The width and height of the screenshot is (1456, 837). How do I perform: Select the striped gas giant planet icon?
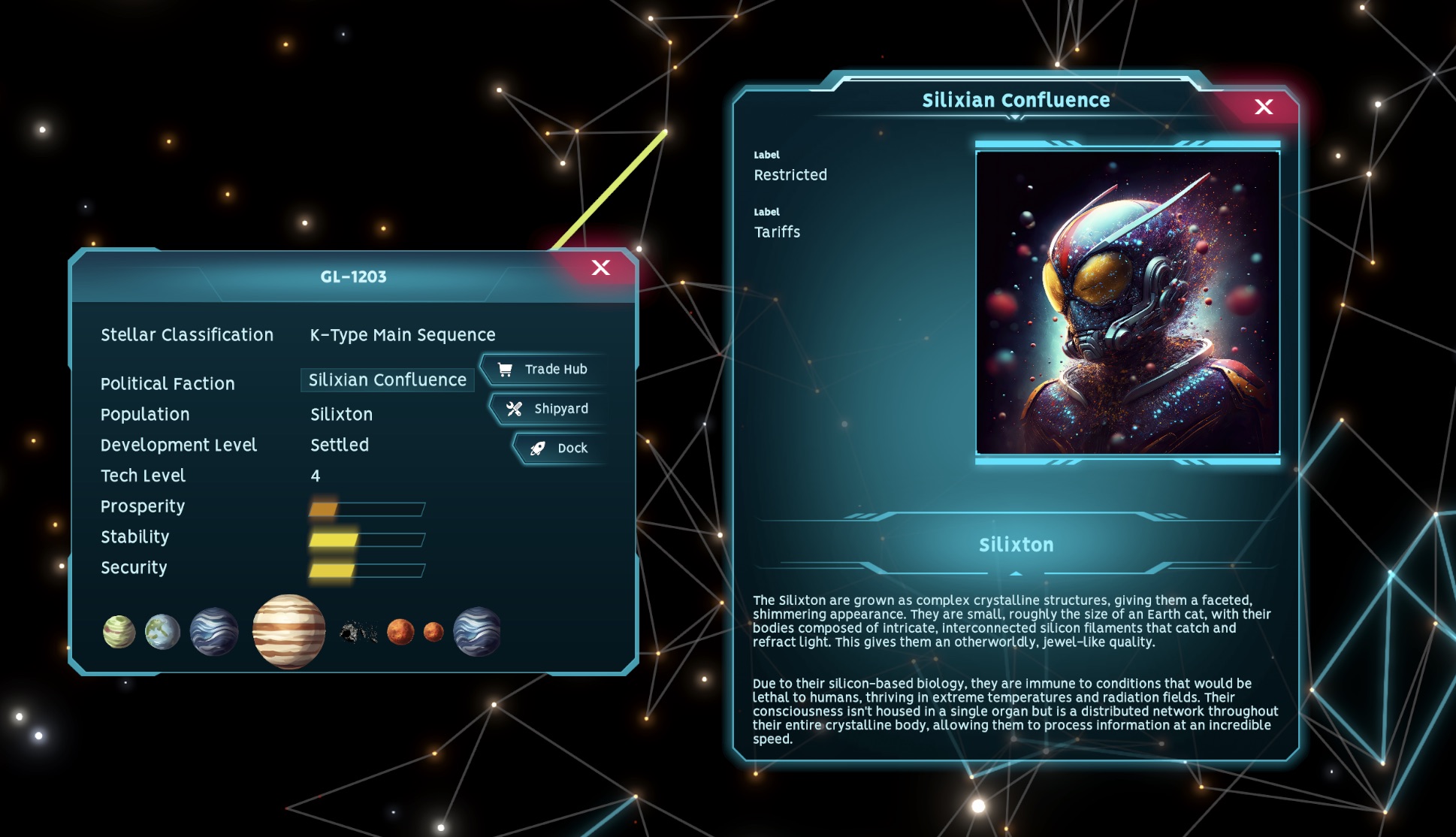288,631
